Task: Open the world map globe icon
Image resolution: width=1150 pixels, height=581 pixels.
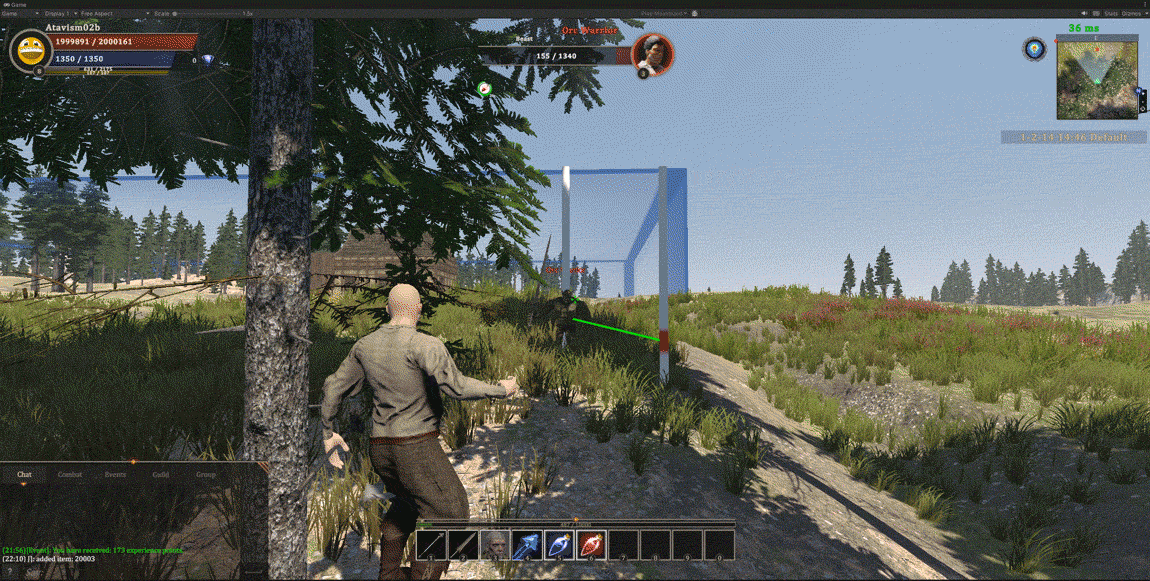Action: click(x=1034, y=48)
